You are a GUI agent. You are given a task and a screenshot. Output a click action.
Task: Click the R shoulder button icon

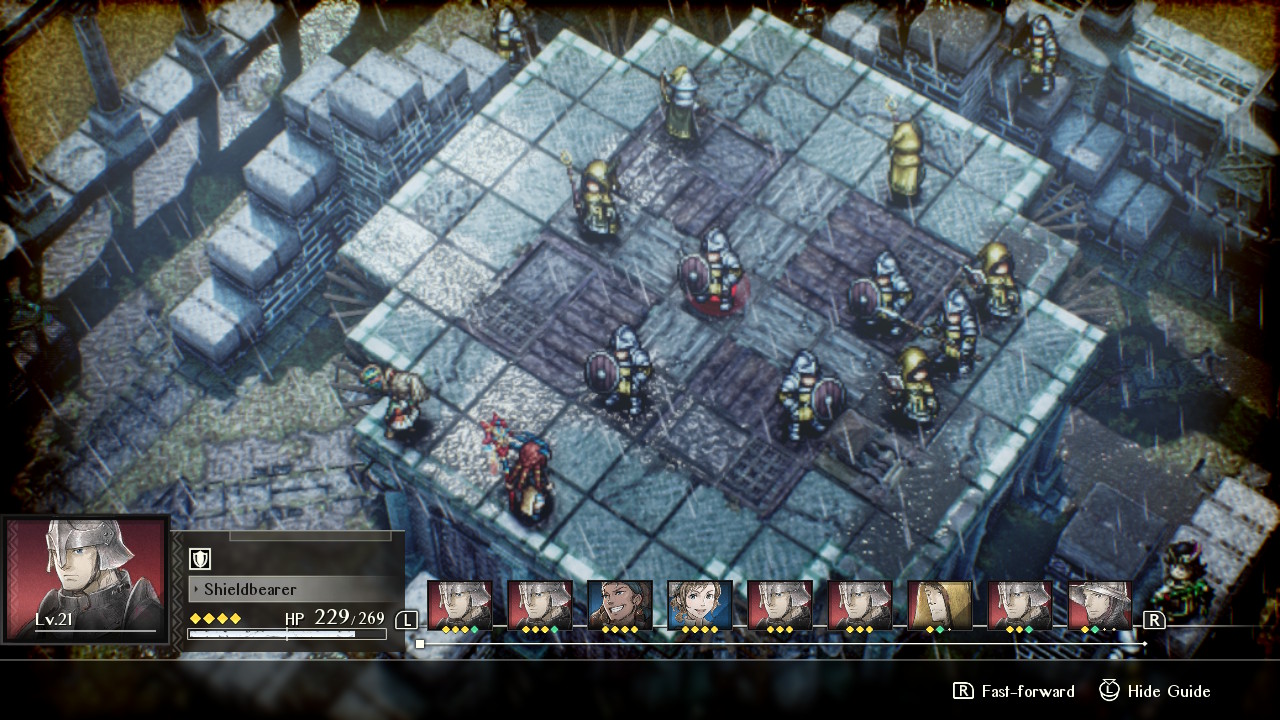coord(1155,620)
